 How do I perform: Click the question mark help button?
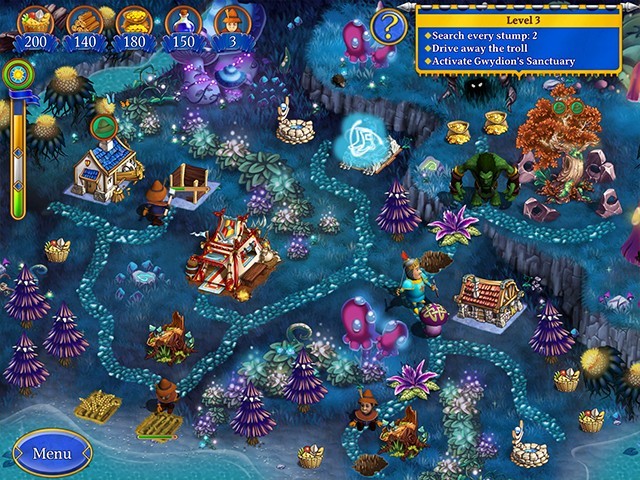[x=389, y=23]
